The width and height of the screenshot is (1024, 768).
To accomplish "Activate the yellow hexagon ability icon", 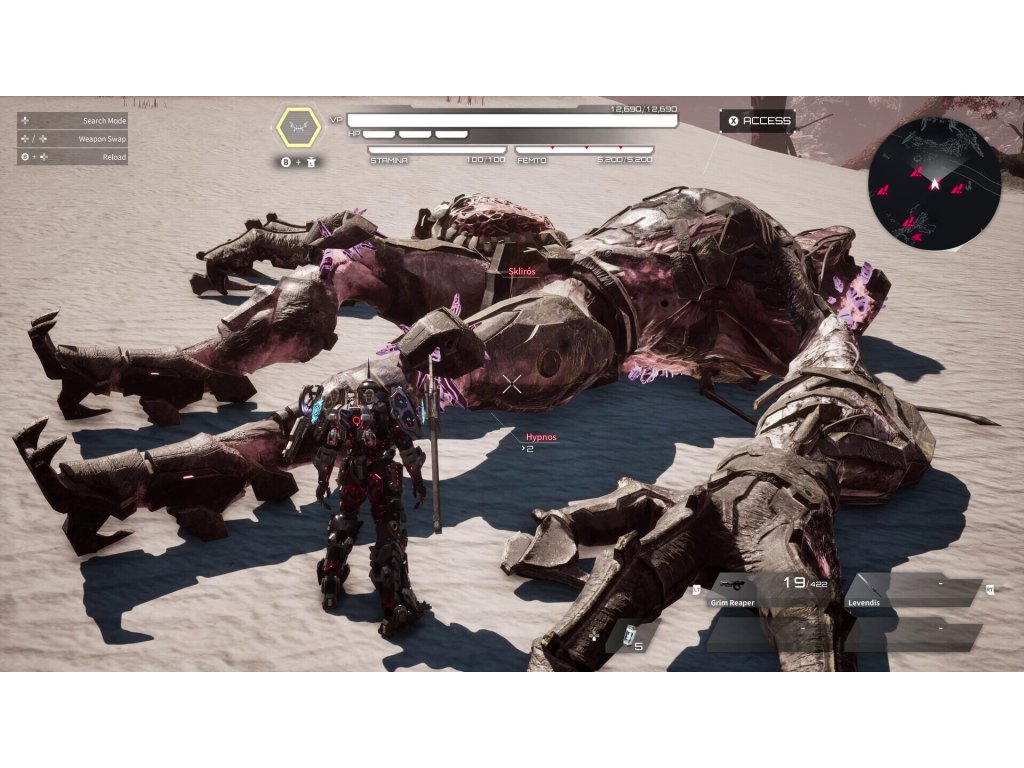I will click(x=297, y=127).
